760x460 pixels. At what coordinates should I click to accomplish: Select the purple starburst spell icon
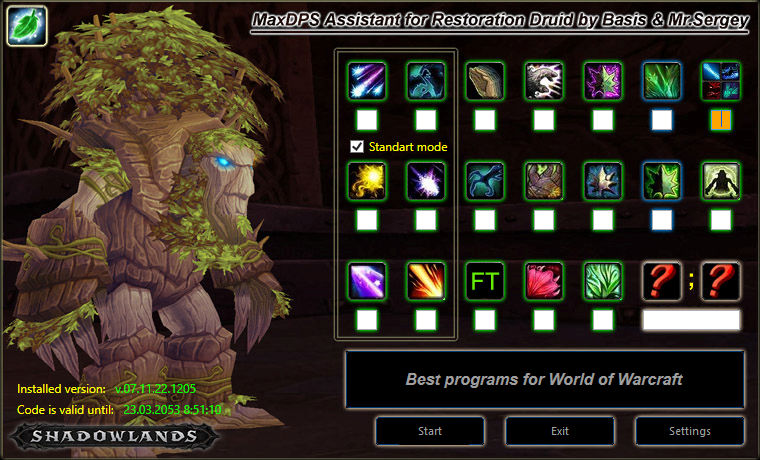click(x=426, y=181)
